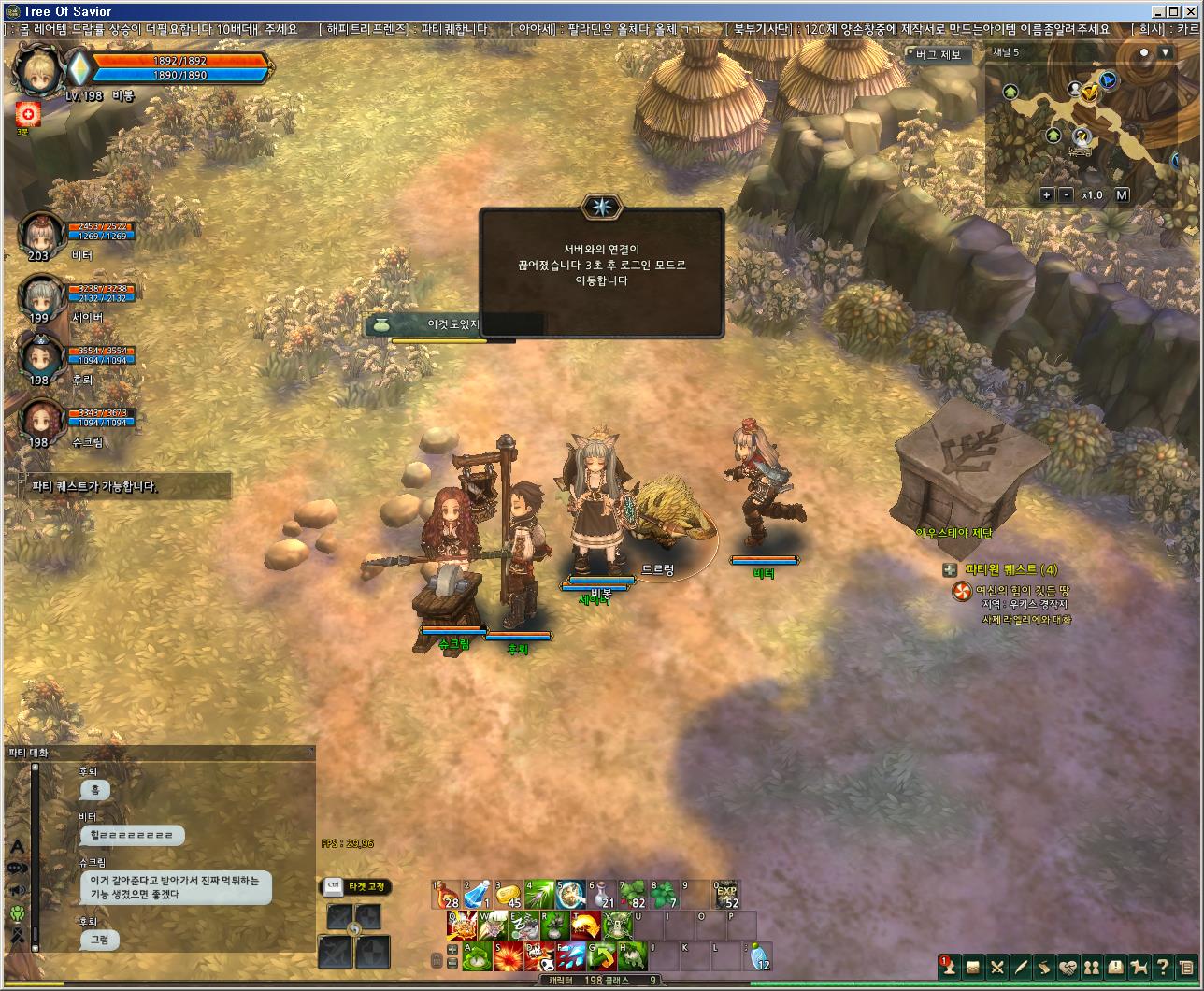
Task: Open the full map with M button
Action: point(1122,195)
